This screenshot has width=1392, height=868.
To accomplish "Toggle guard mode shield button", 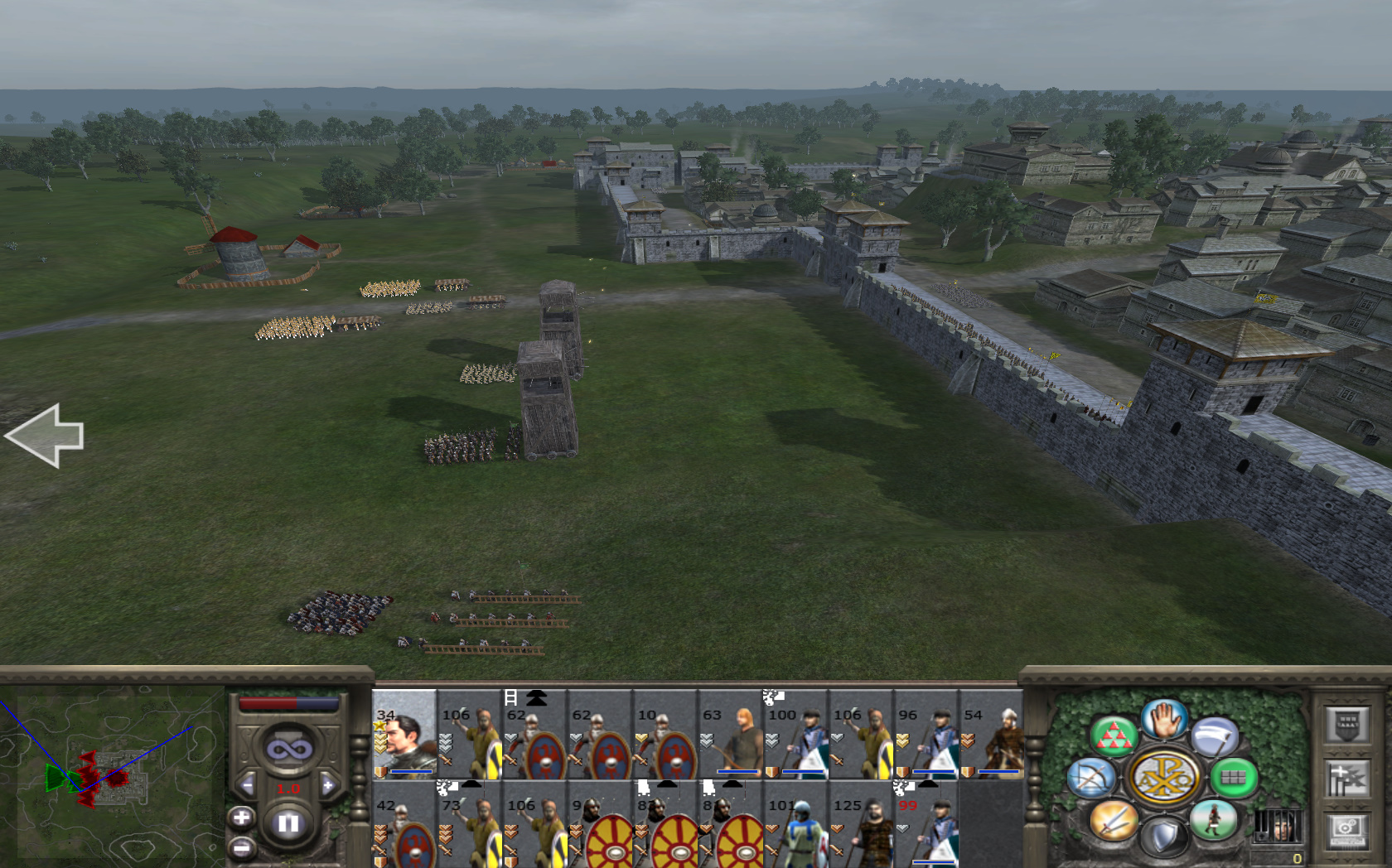I will pyautogui.click(x=1164, y=837).
